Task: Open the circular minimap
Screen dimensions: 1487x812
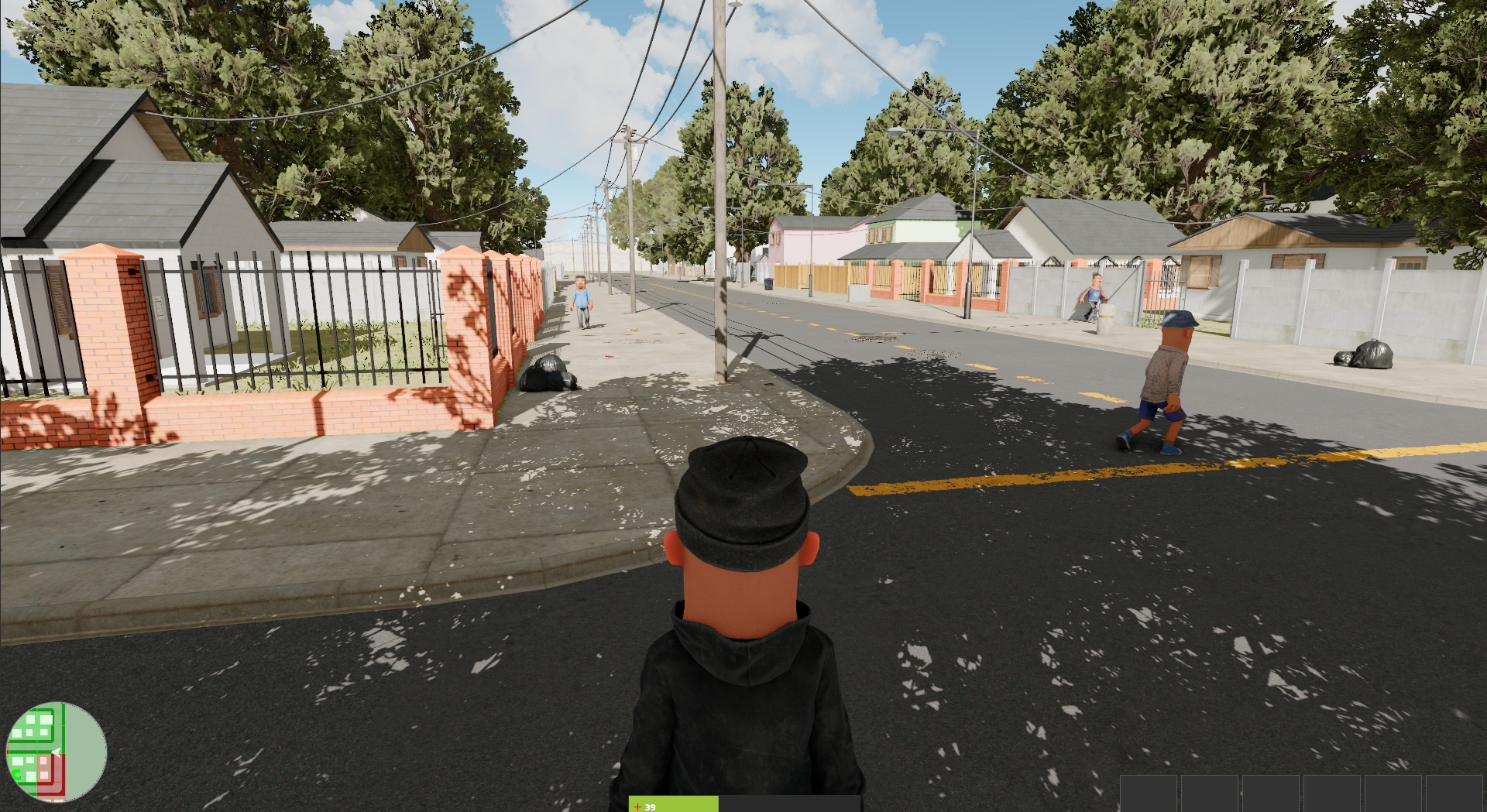Action: [56, 752]
